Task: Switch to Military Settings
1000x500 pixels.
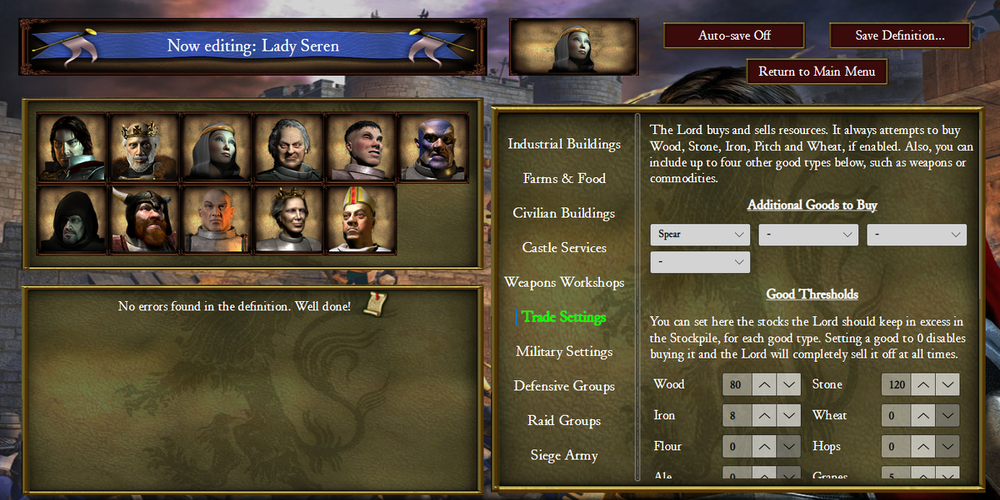Action: coord(564,352)
